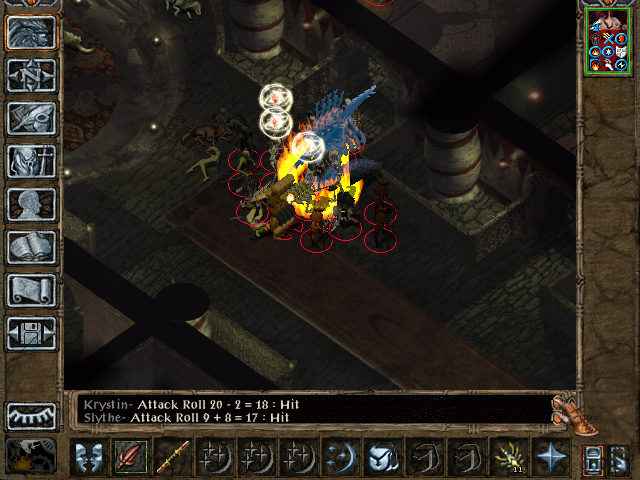This screenshot has height=480, width=640.
Task: Open the area map with the compass button
Action: click(x=32, y=76)
